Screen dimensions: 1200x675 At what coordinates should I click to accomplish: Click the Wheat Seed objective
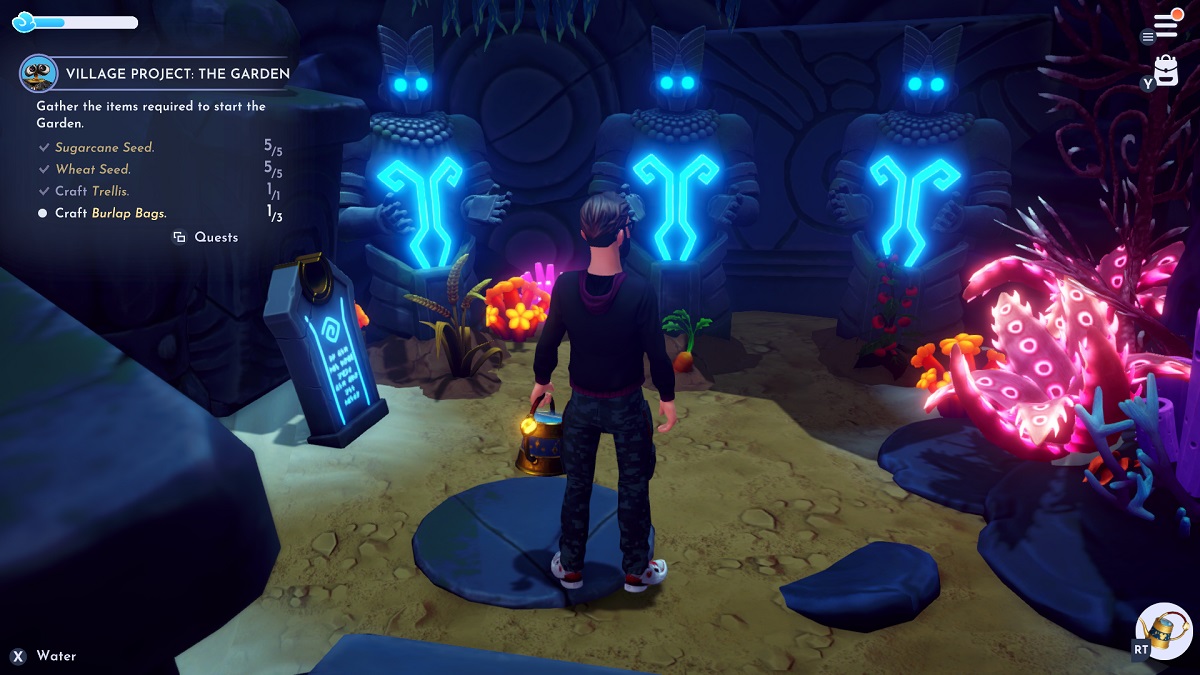click(x=93, y=169)
